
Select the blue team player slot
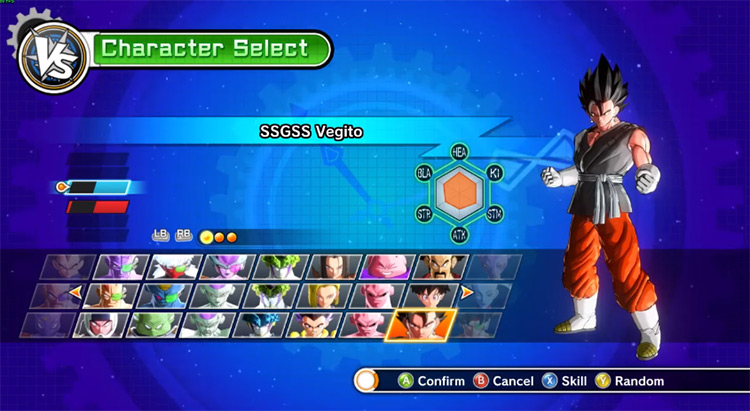(97, 187)
